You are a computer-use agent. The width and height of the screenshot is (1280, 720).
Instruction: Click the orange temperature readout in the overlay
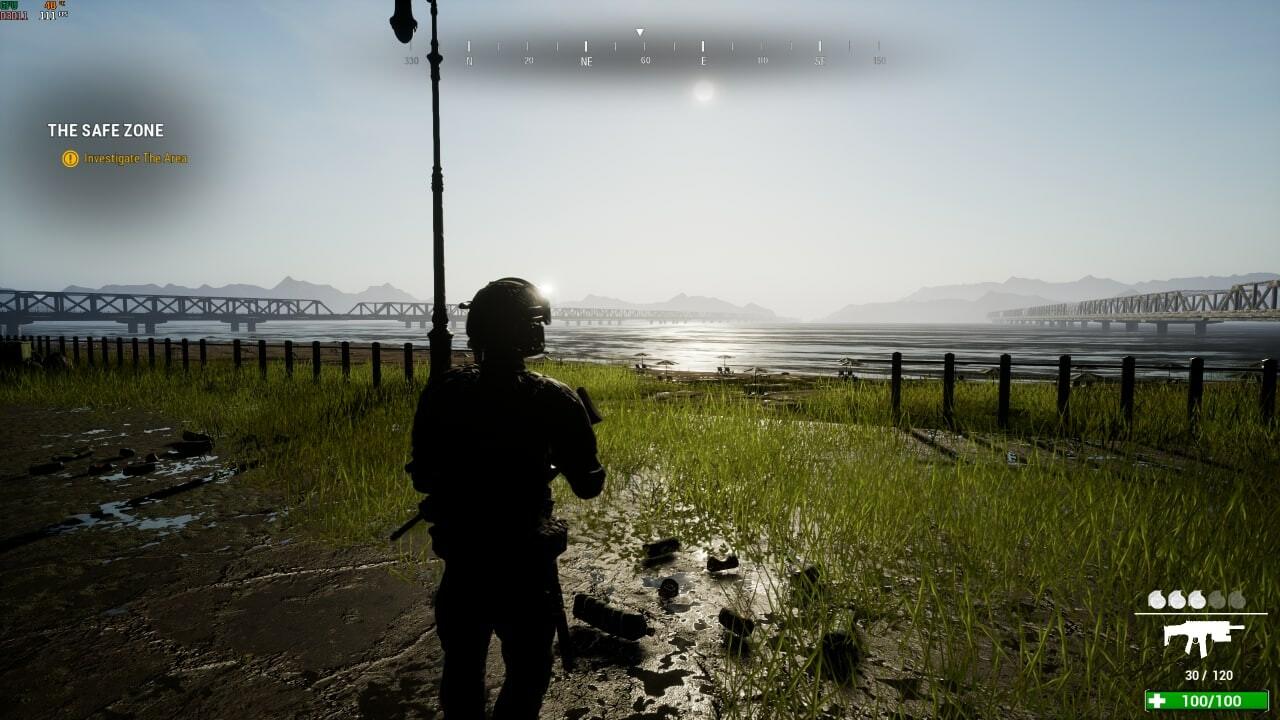pyautogui.click(x=50, y=6)
